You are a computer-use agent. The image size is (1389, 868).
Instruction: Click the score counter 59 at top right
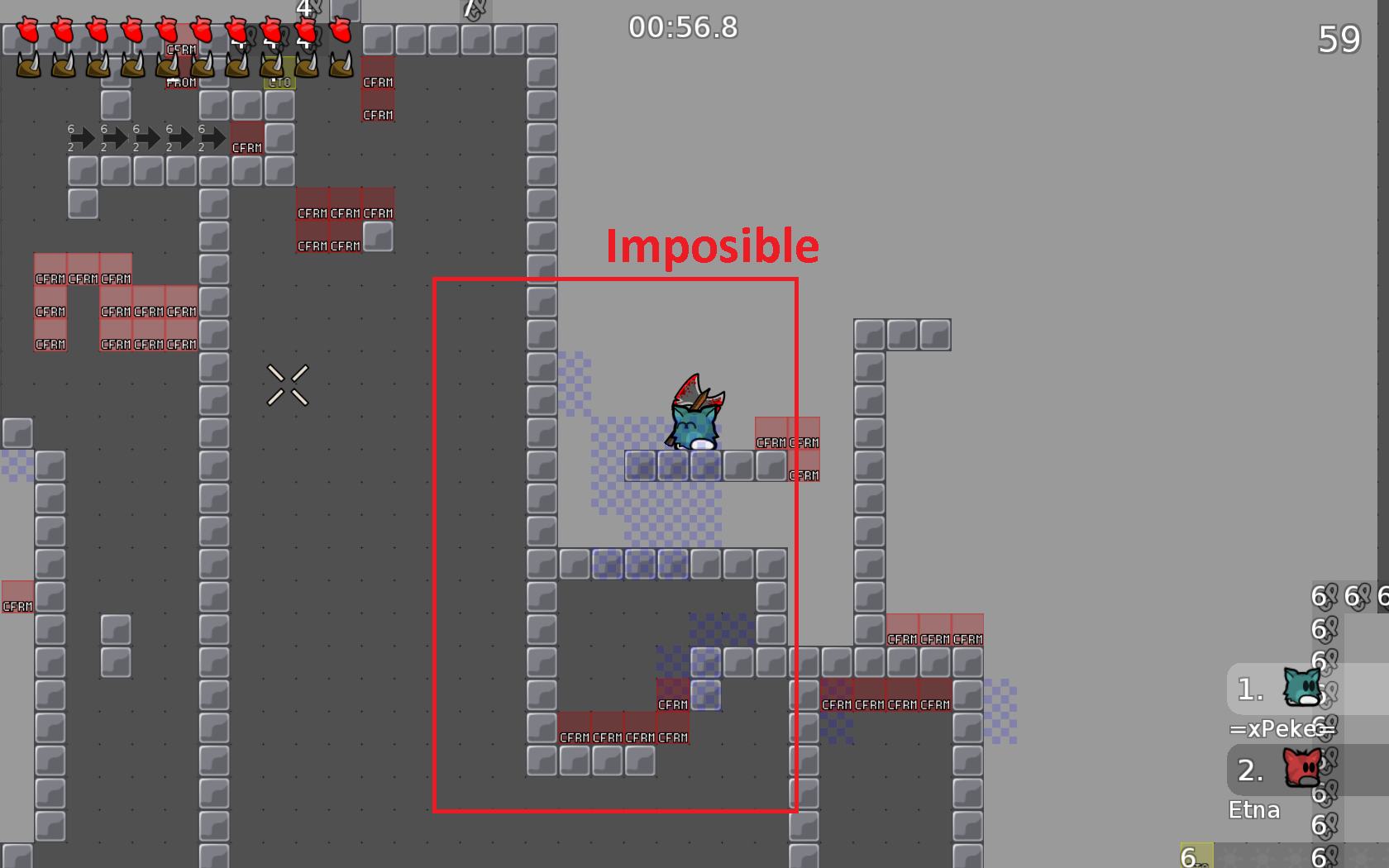click(x=1341, y=39)
